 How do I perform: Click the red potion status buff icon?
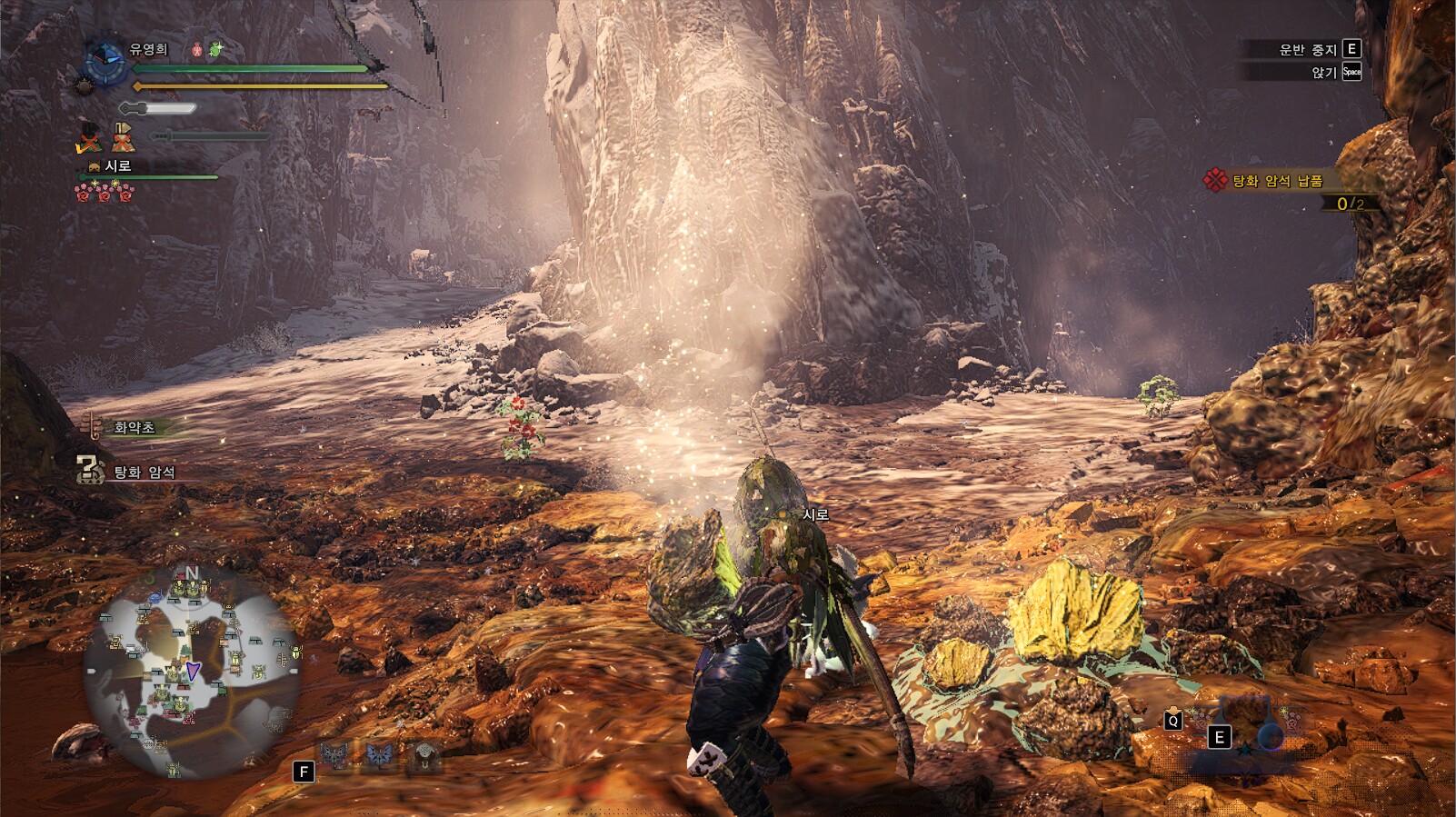(196, 50)
